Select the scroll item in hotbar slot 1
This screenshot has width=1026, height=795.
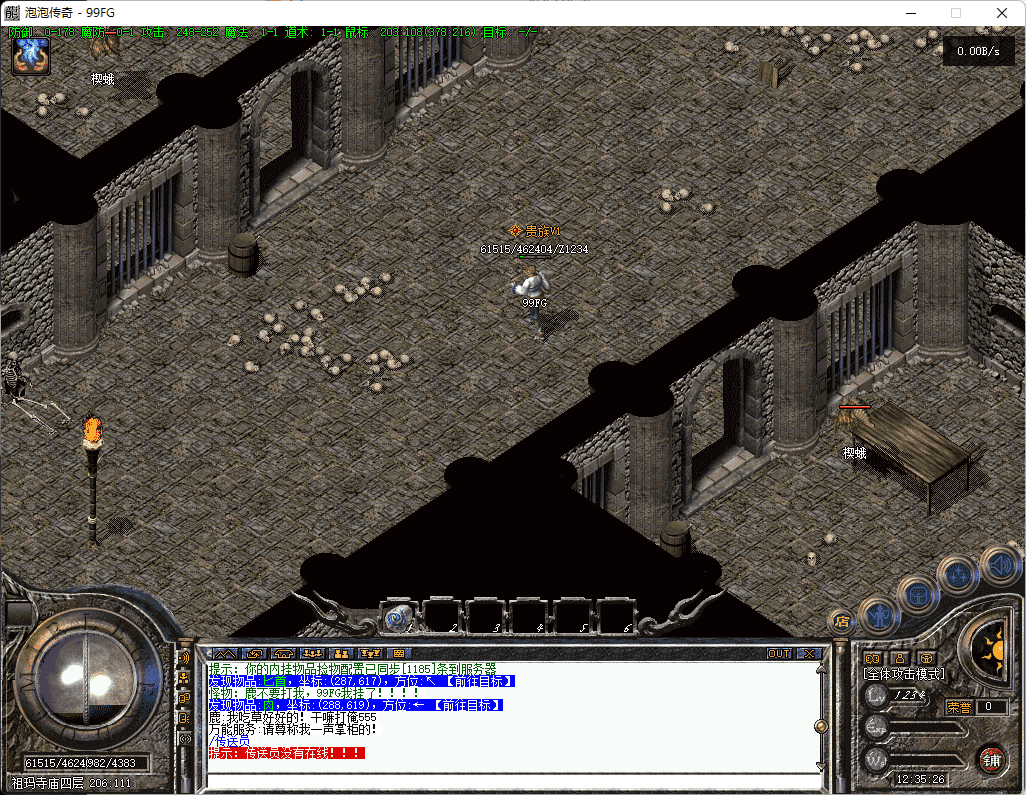(x=400, y=618)
